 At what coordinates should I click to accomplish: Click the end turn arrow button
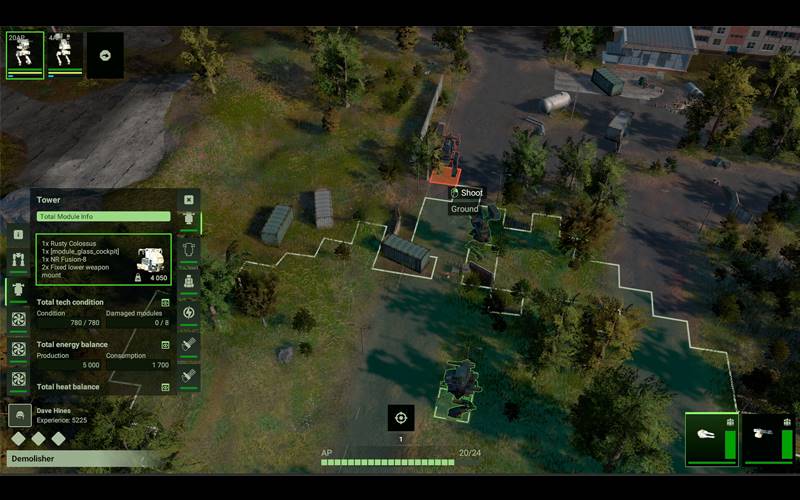105,55
